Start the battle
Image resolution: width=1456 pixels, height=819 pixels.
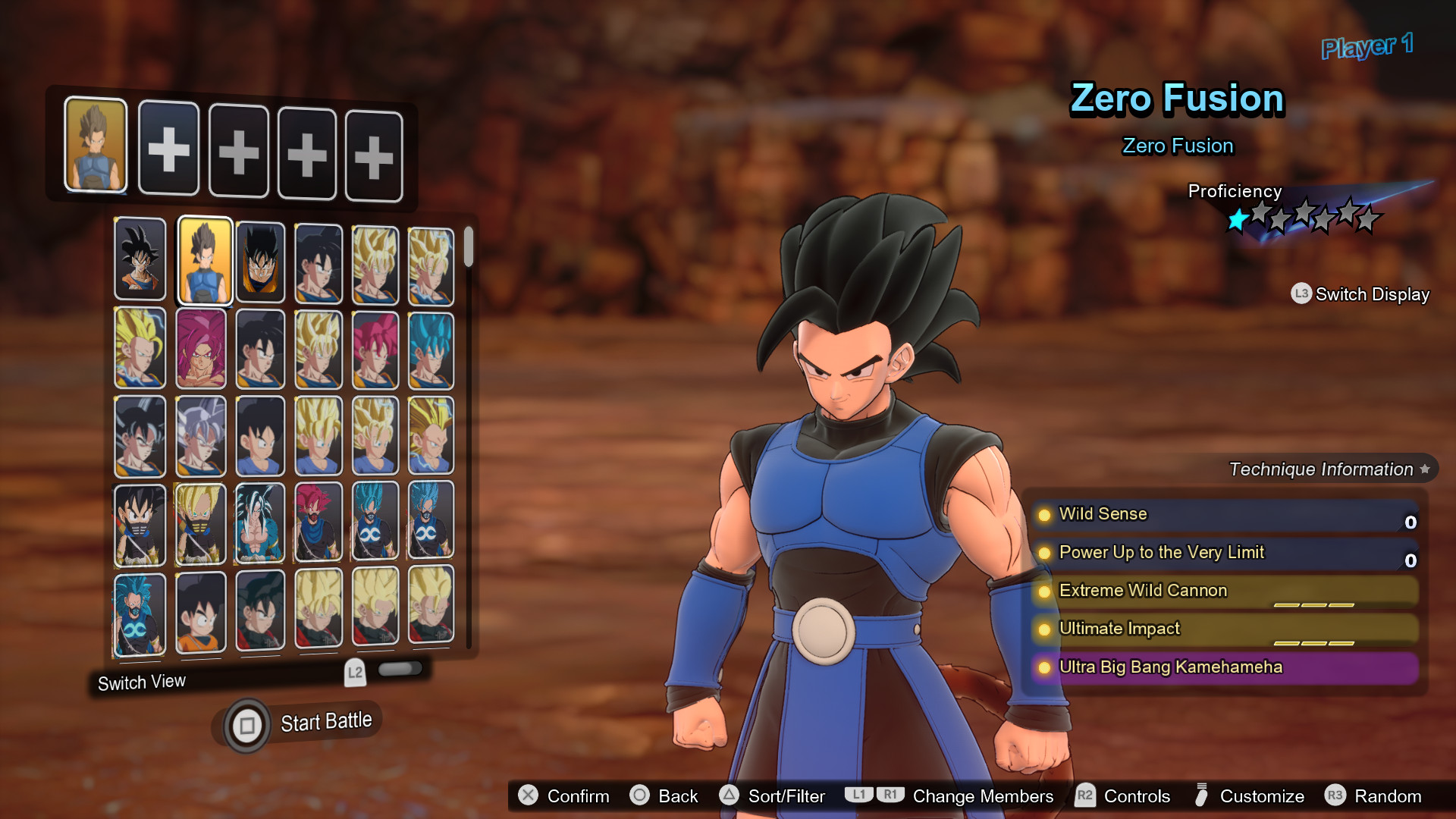pyautogui.click(x=297, y=724)
